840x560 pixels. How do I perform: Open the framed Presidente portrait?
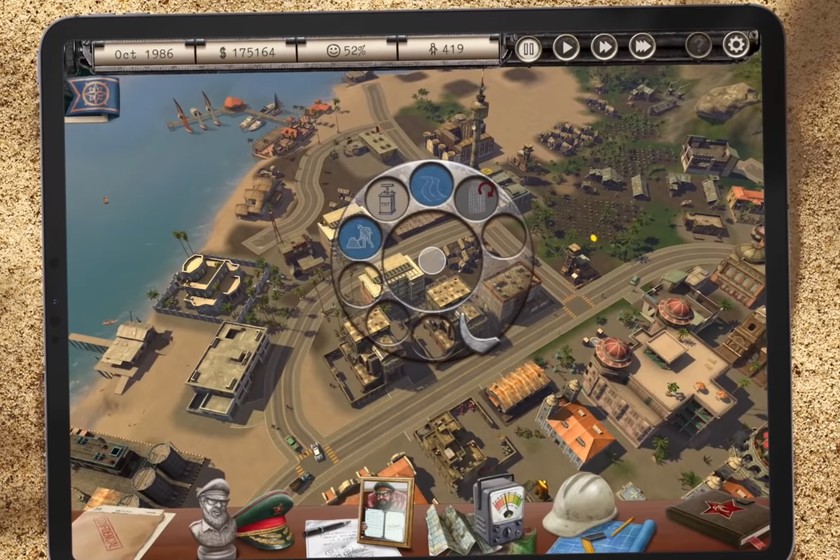click(x=385, y=512)
